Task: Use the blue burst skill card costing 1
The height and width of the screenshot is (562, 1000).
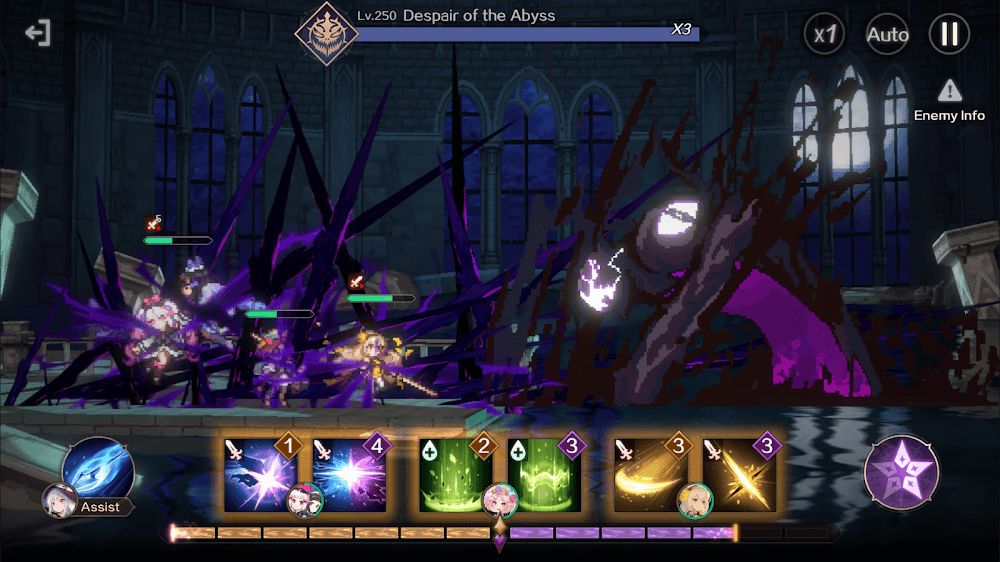Action: tap(260, 474)
